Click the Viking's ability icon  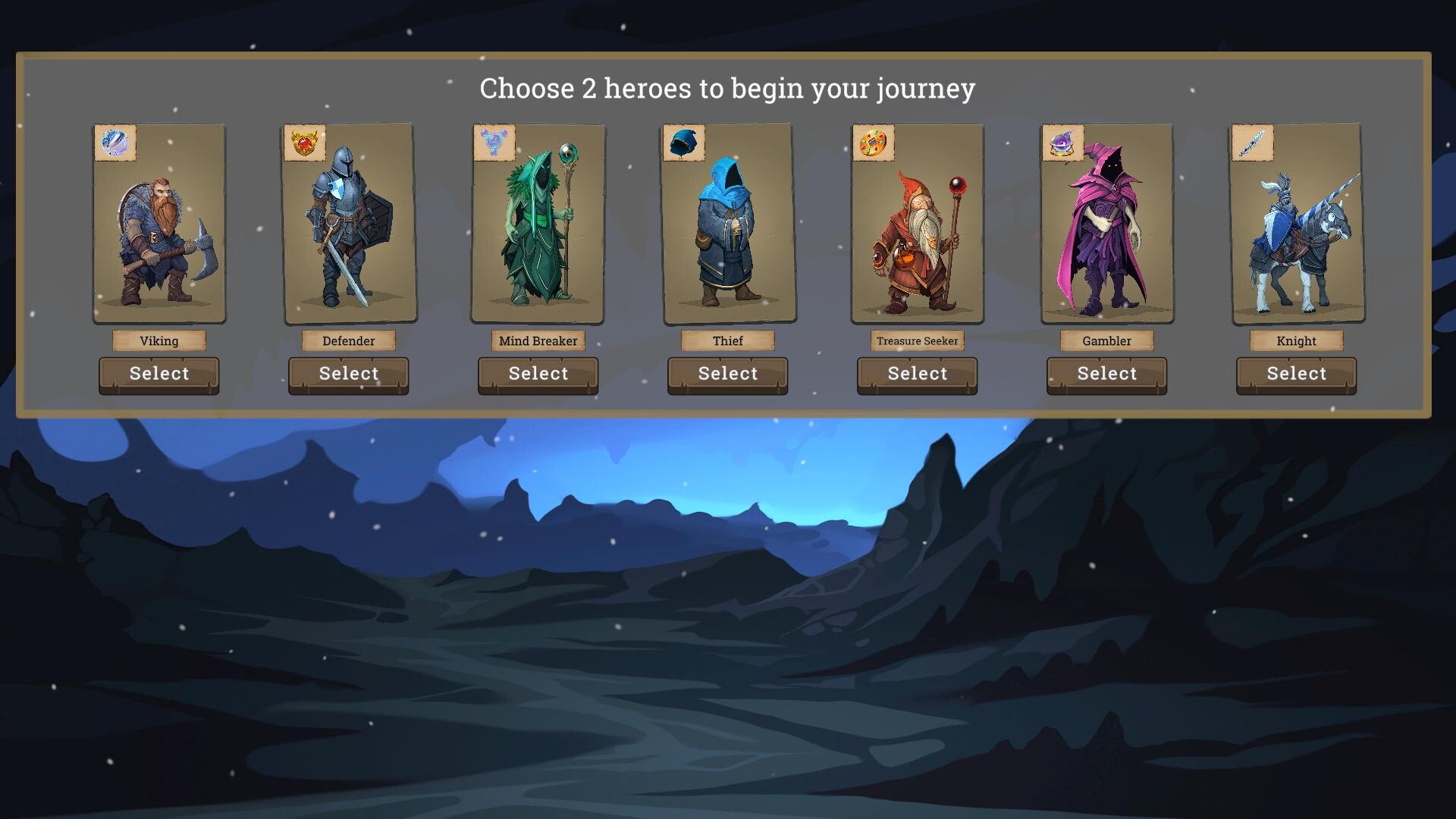coord(115,143)
